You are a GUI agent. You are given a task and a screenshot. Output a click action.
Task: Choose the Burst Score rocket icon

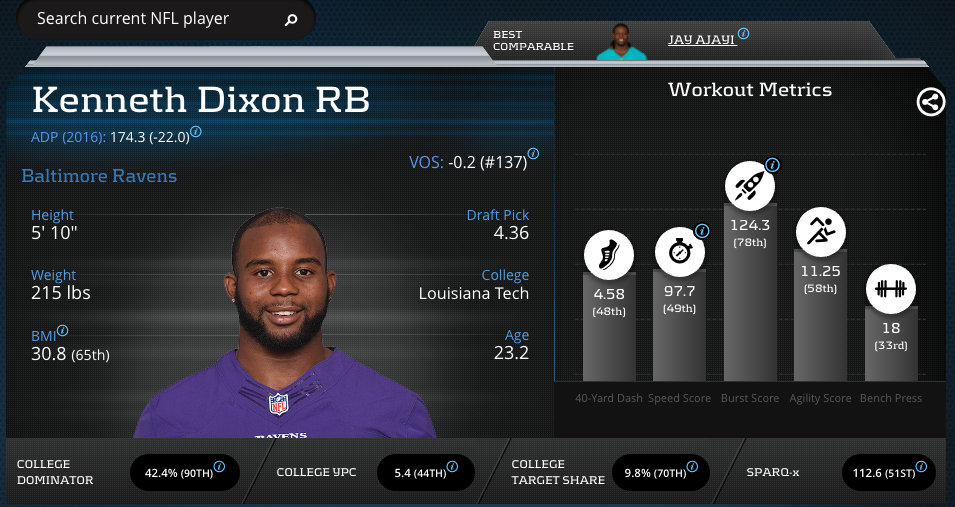pos(750,185)
